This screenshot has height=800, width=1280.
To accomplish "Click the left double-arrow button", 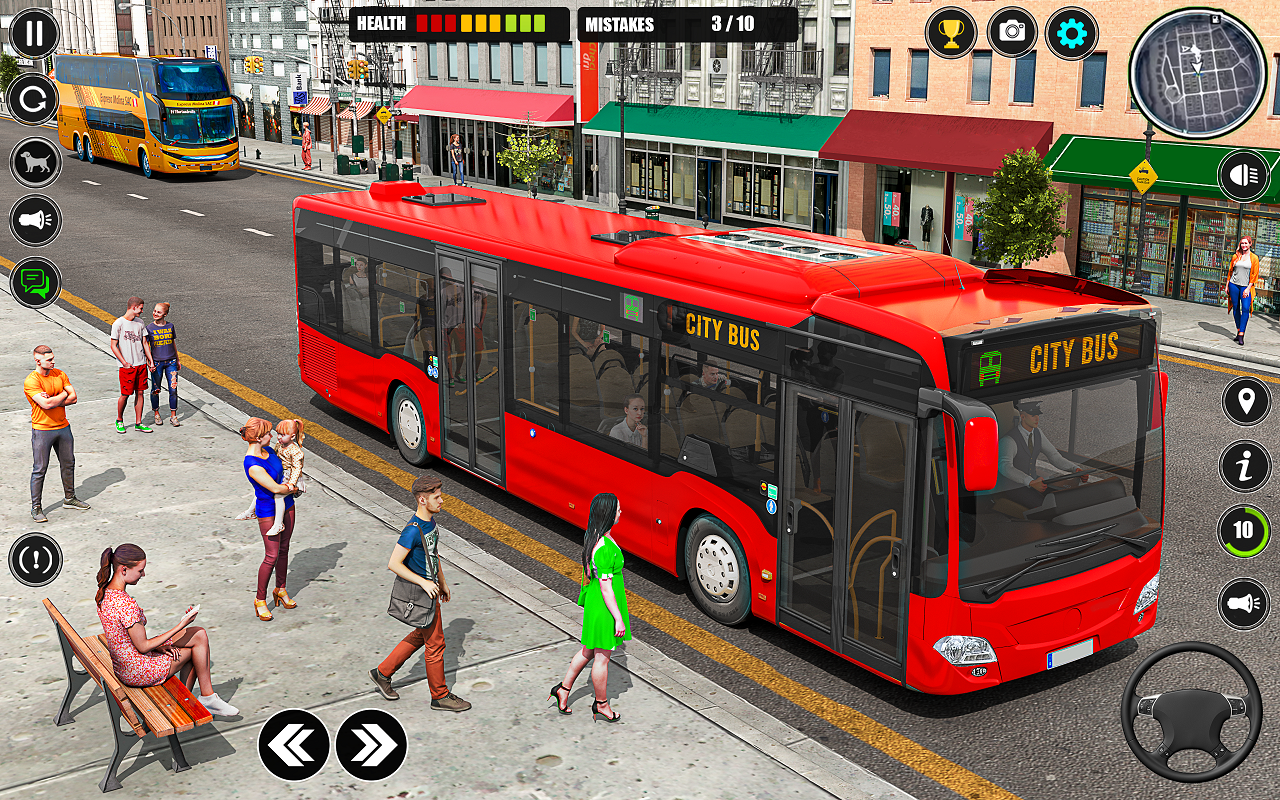I will coord(294,745).
